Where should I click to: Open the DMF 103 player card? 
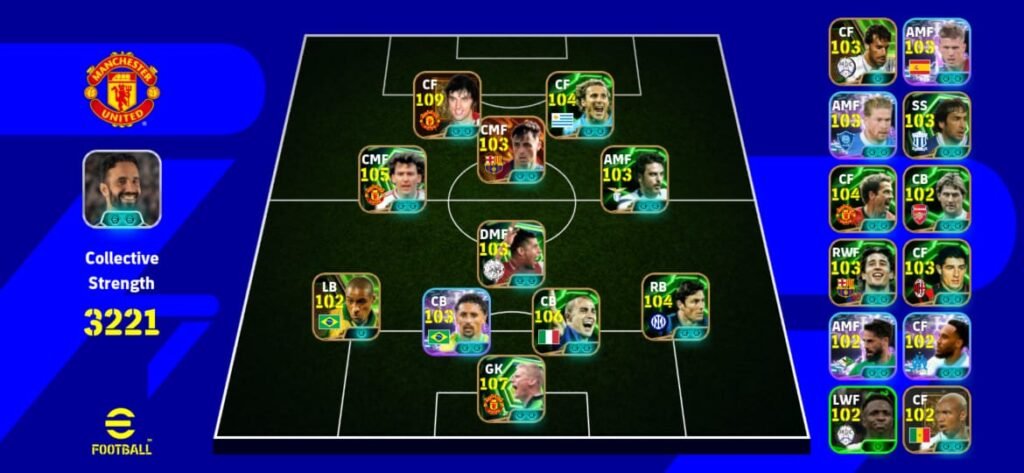coord(511,253)
